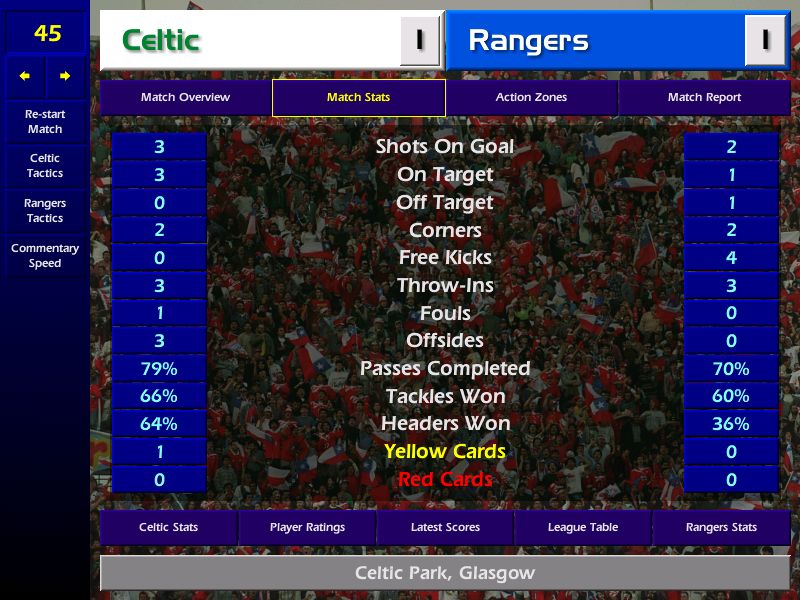View Celtic Stats
The image size is (800, 600).
[168, 527]
